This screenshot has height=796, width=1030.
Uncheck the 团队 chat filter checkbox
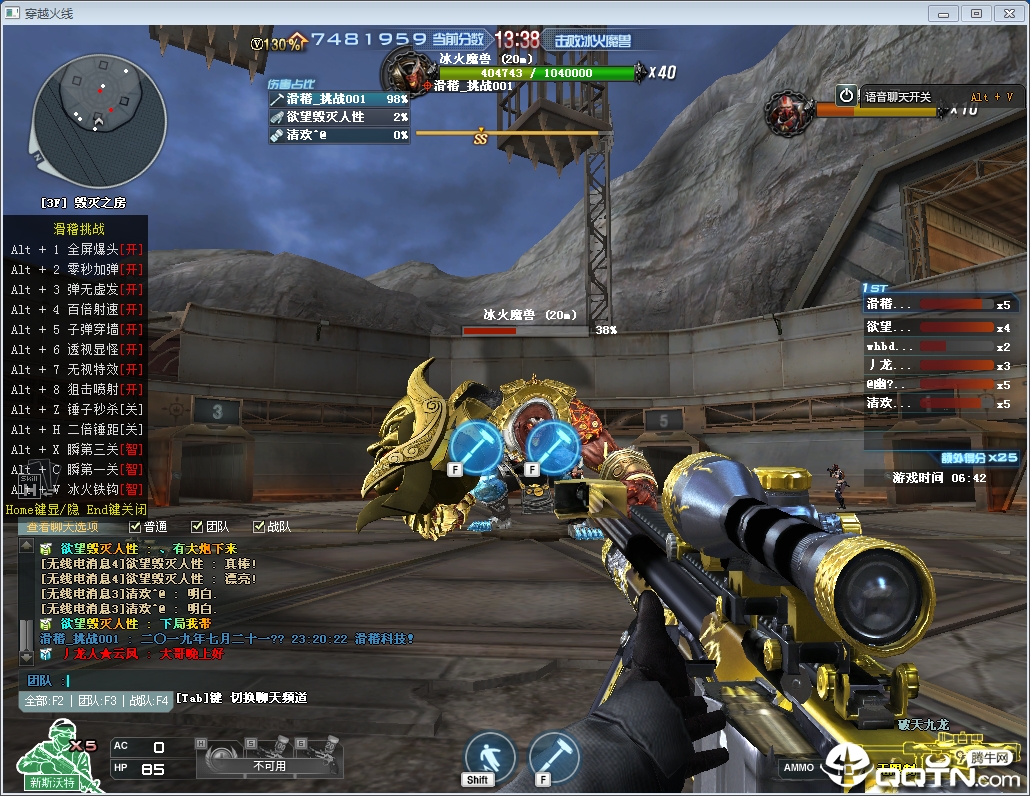197,527
